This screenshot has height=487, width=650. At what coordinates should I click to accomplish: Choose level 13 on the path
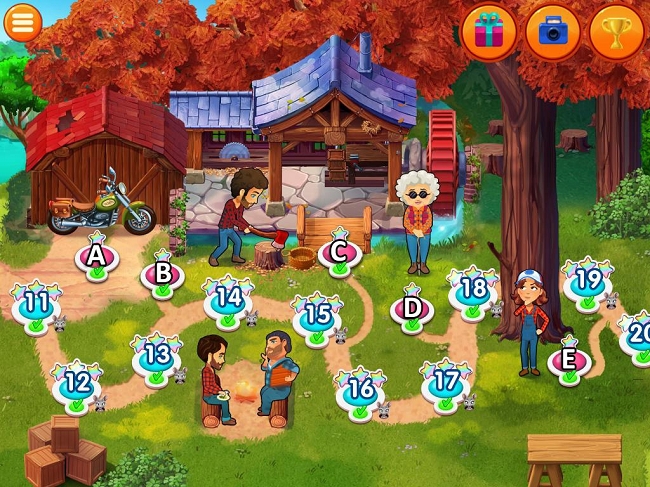pyautogui.click(x=157, y=355)
